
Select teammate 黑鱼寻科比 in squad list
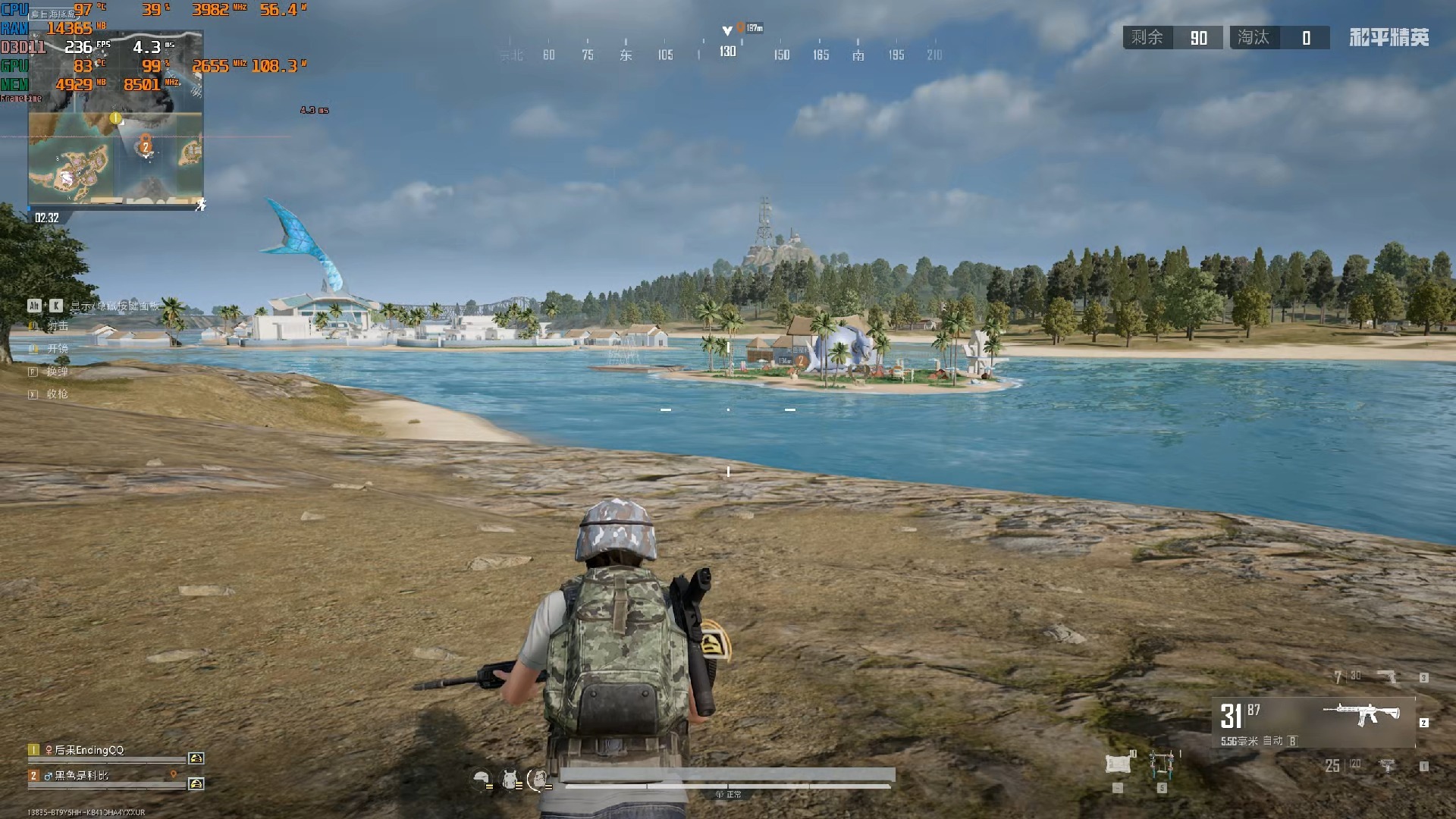tap(81, 776)
